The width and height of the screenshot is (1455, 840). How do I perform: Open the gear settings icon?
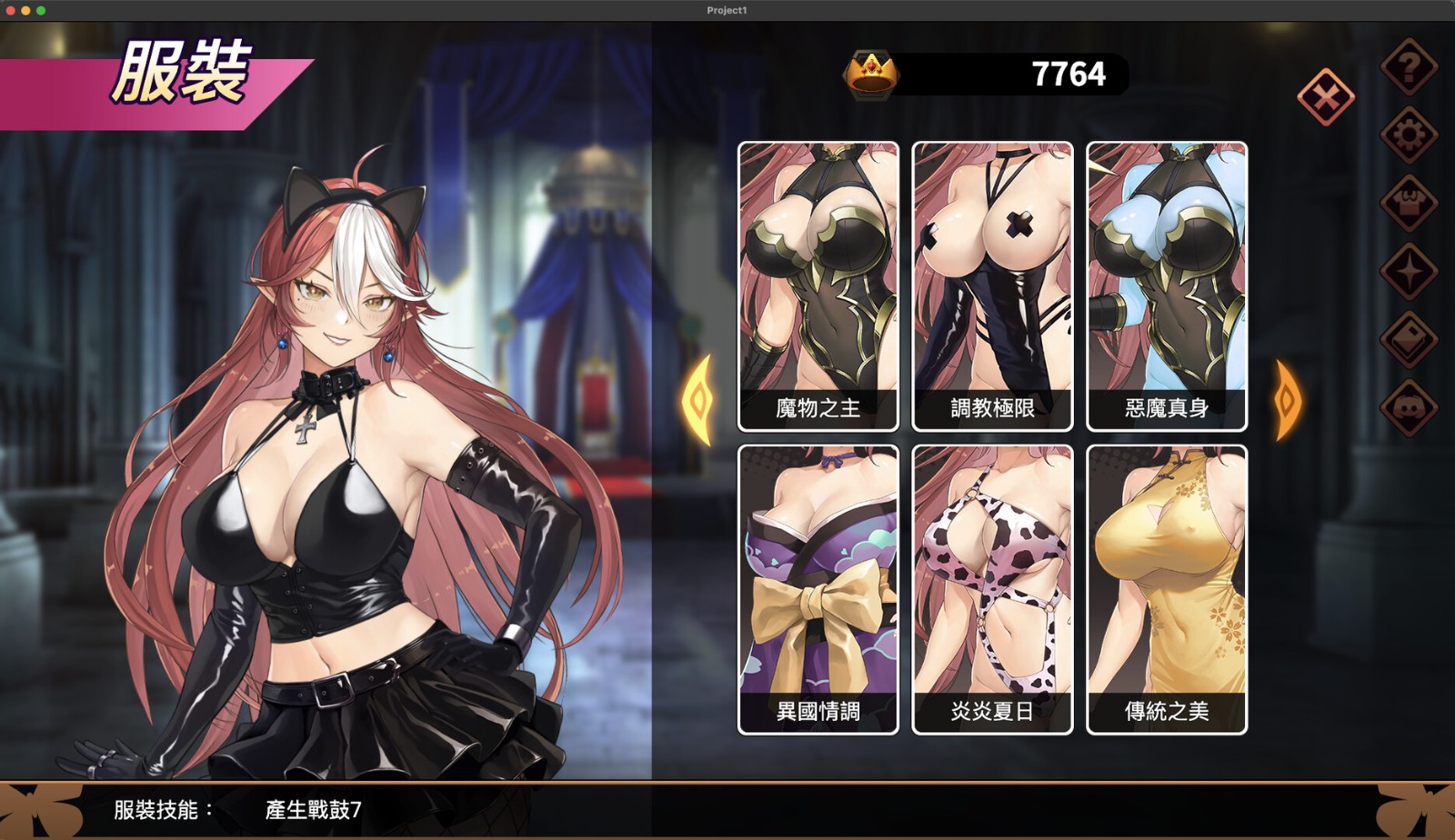pos(1409,135)
